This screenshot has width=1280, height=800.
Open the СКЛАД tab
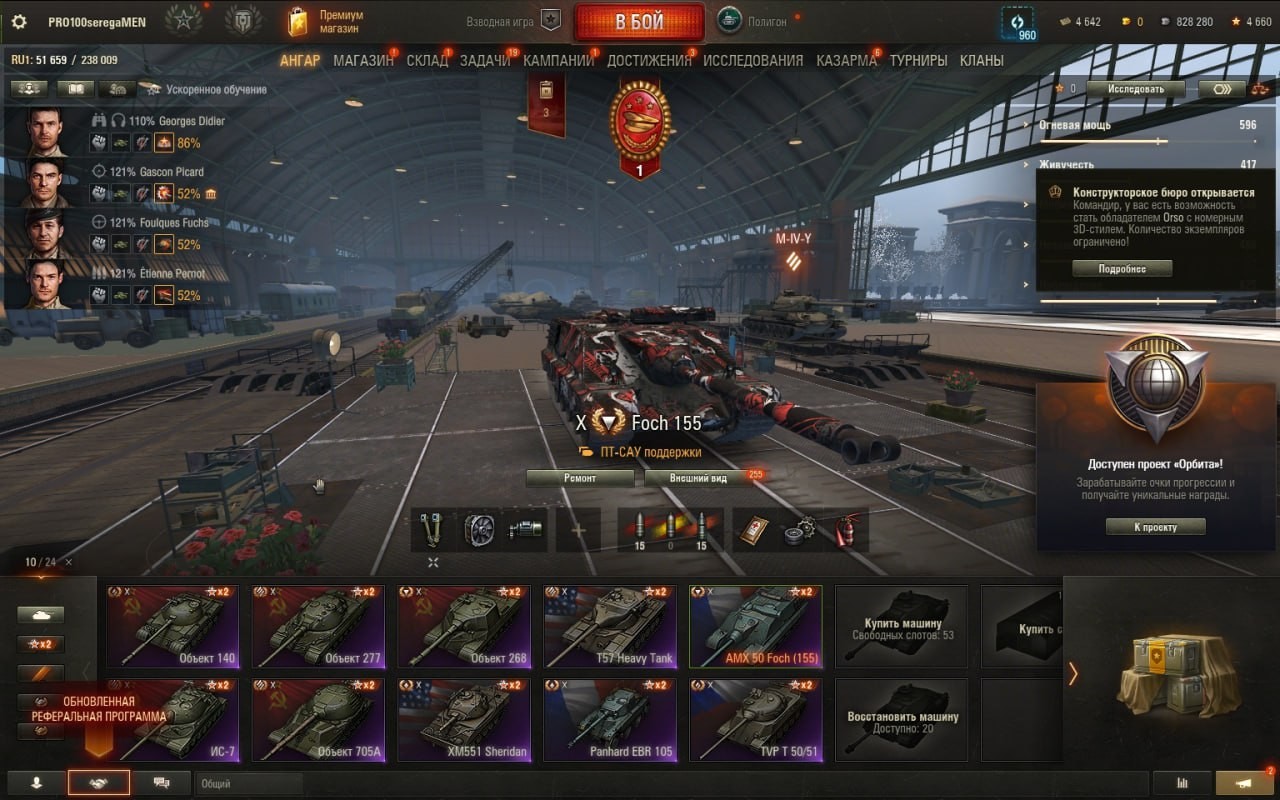[x=427, y=60]
